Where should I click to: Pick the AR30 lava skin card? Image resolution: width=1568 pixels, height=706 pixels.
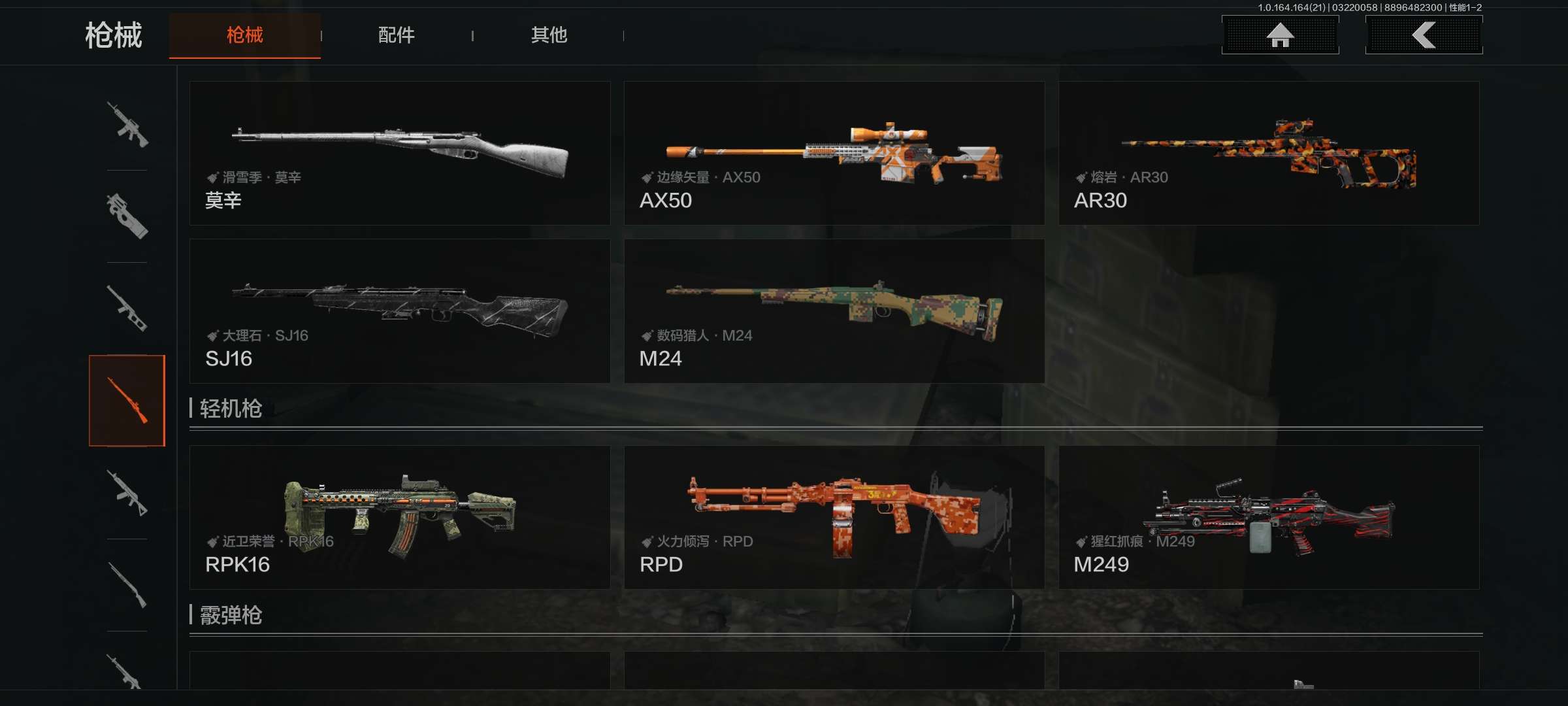pos(1268,154)
